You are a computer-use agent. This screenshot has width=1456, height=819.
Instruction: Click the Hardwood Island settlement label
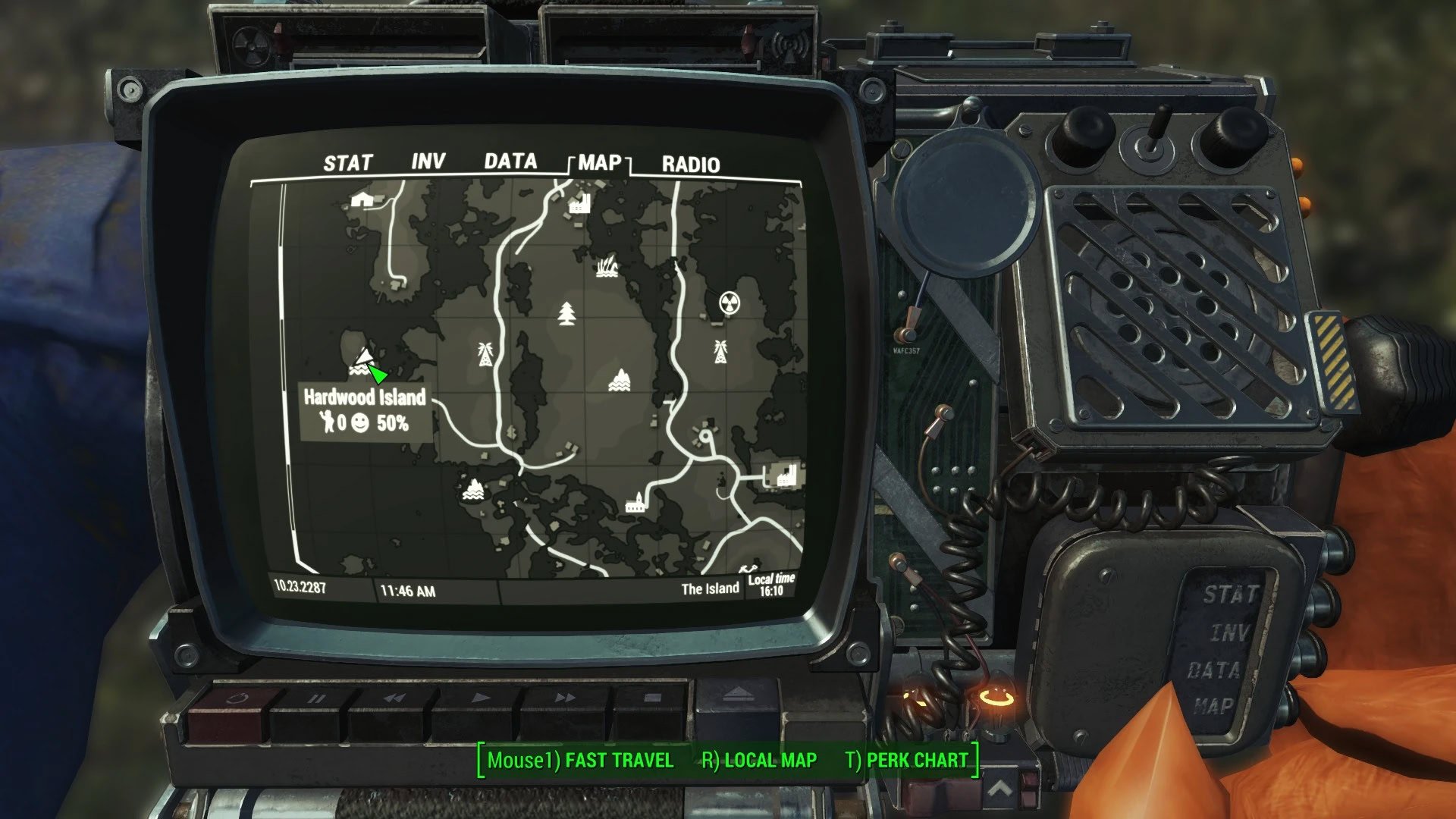(365, 397)
